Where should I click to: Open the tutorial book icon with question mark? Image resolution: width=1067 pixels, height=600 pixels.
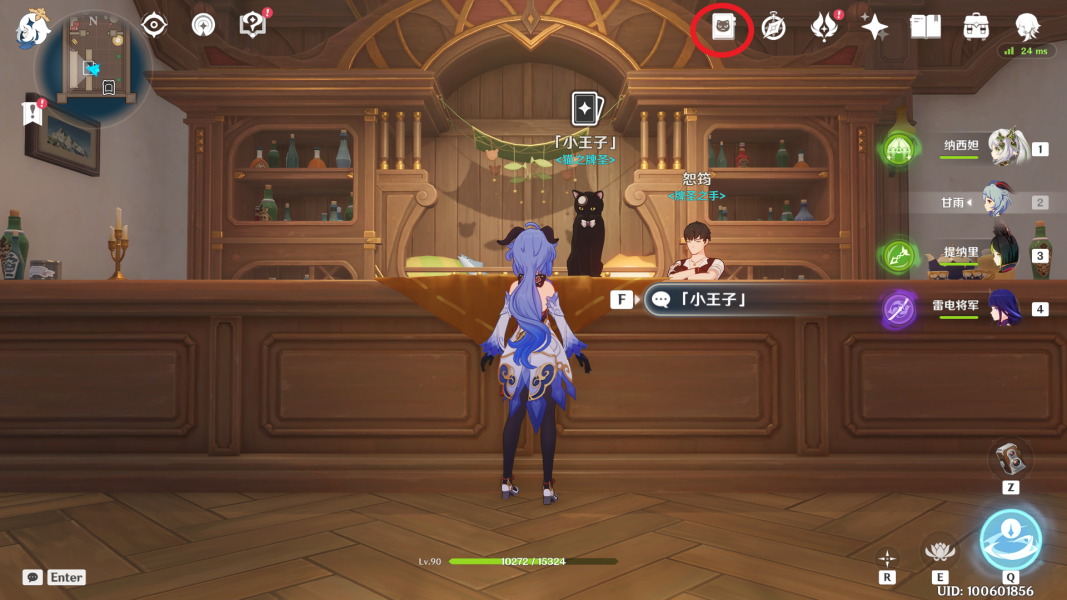click(253, 25)
